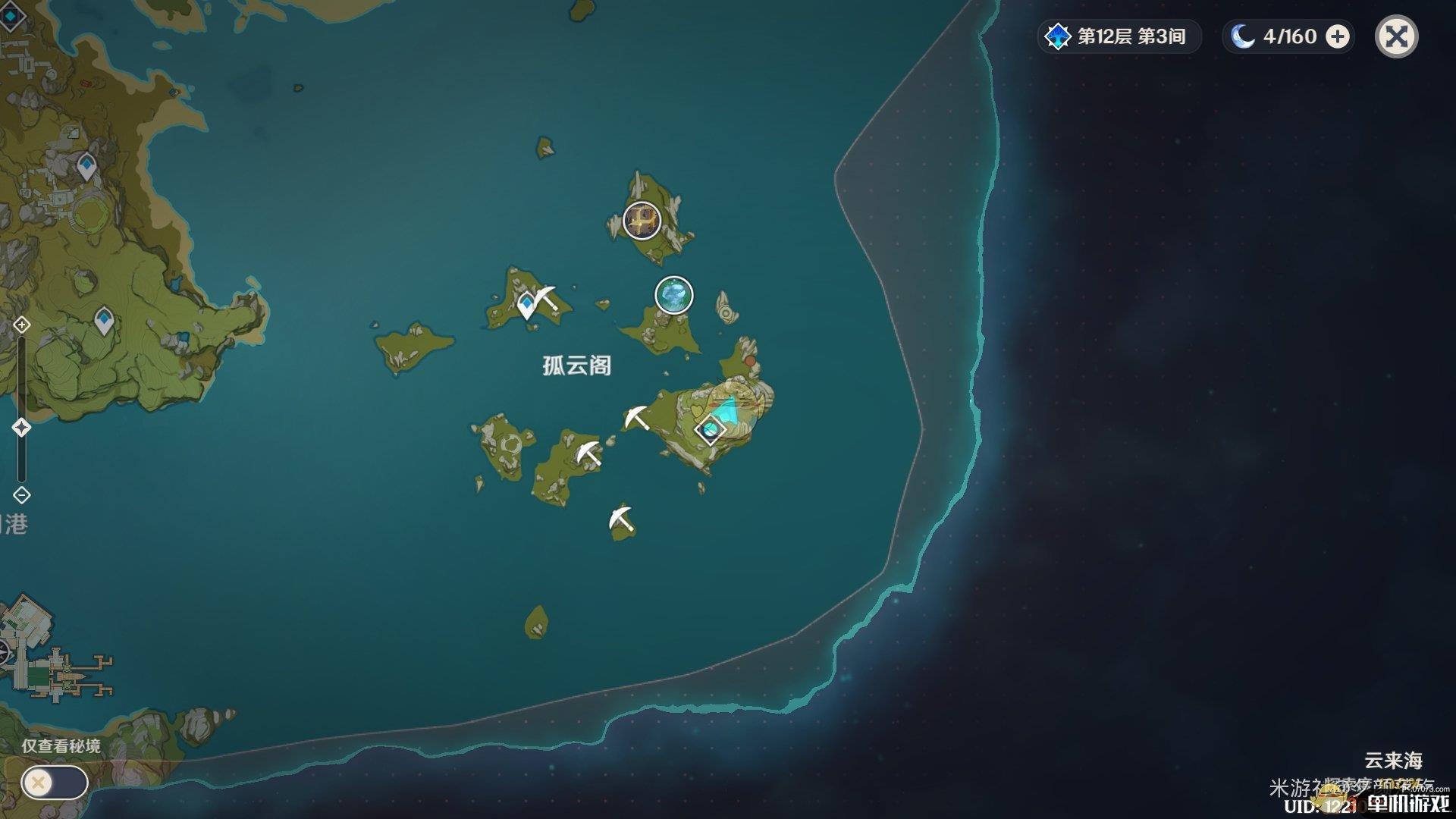The width and height of the screenshot is (1456, 819).
Task: Select the diamond-framed marker next to the player arrow
Action: point(711,430)
